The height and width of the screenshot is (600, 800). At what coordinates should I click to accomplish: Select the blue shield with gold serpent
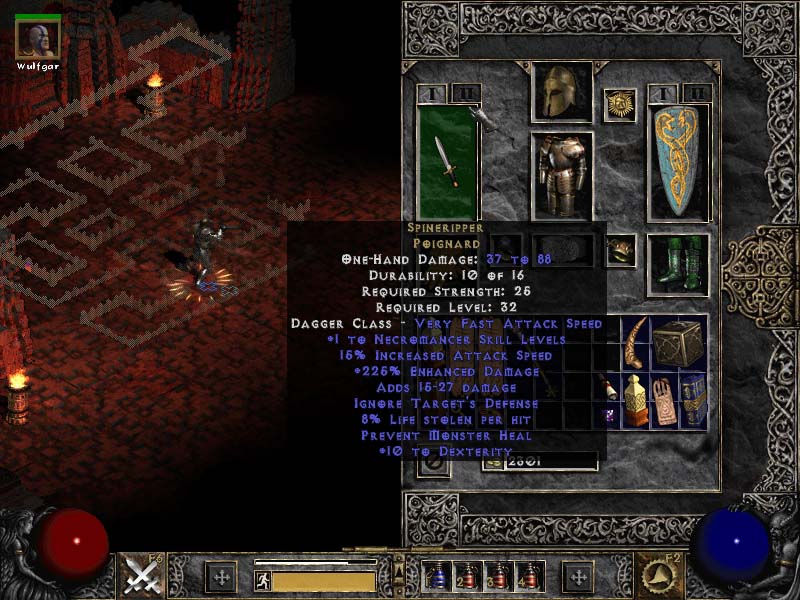pos(679,162)
